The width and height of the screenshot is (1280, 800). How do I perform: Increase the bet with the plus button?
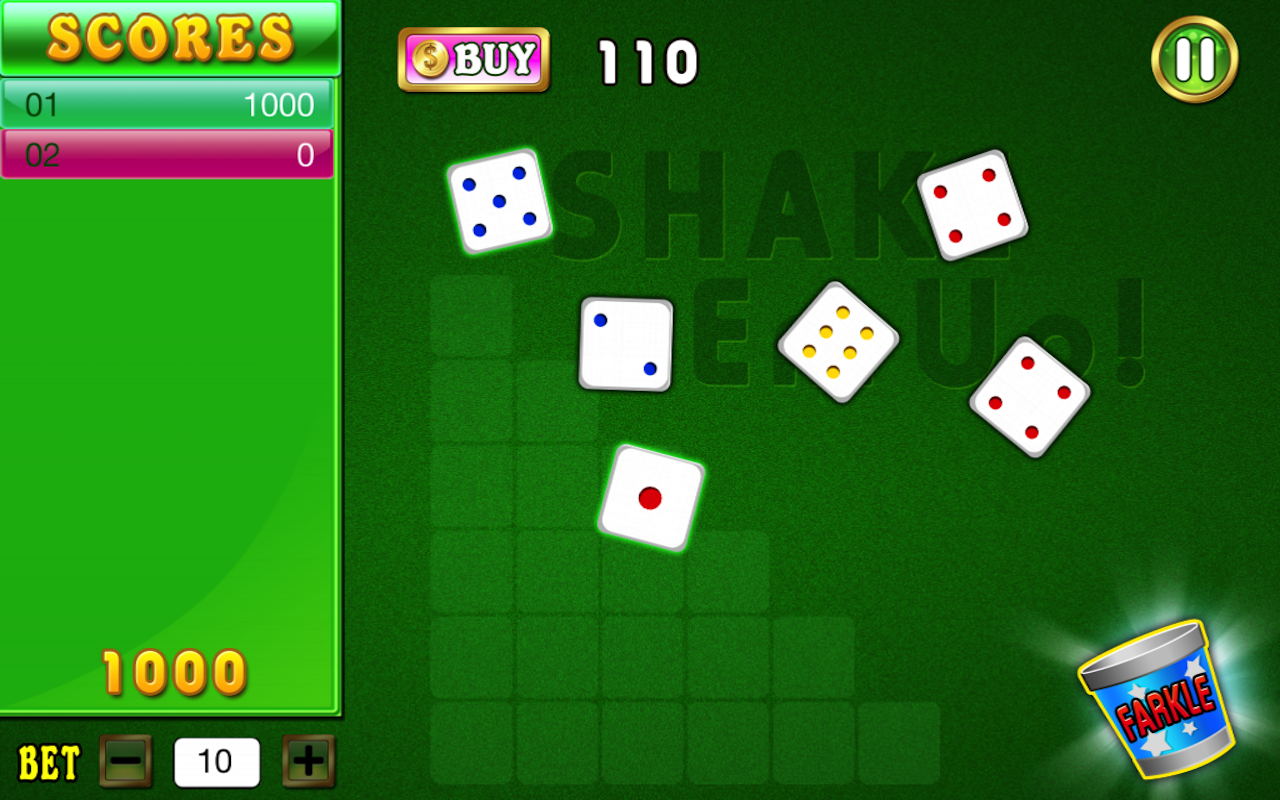click(x=307, y=762)
